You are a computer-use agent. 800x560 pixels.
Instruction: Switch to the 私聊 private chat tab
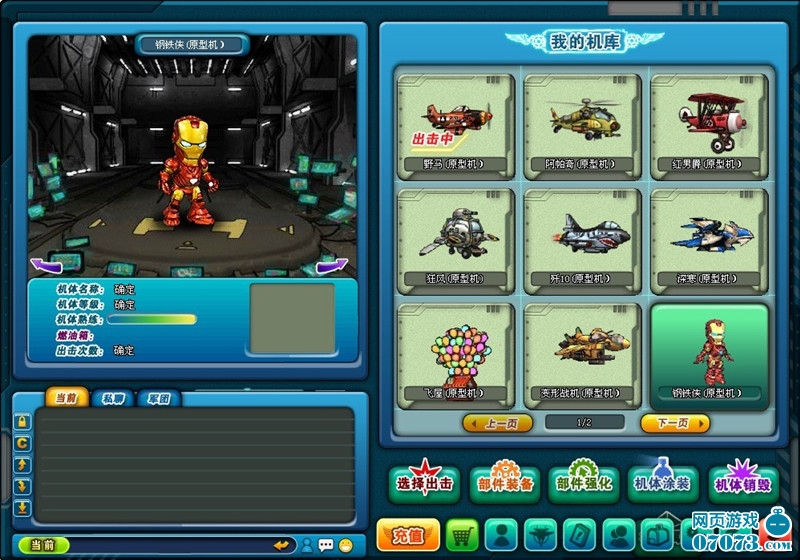[x=112, y=398]
